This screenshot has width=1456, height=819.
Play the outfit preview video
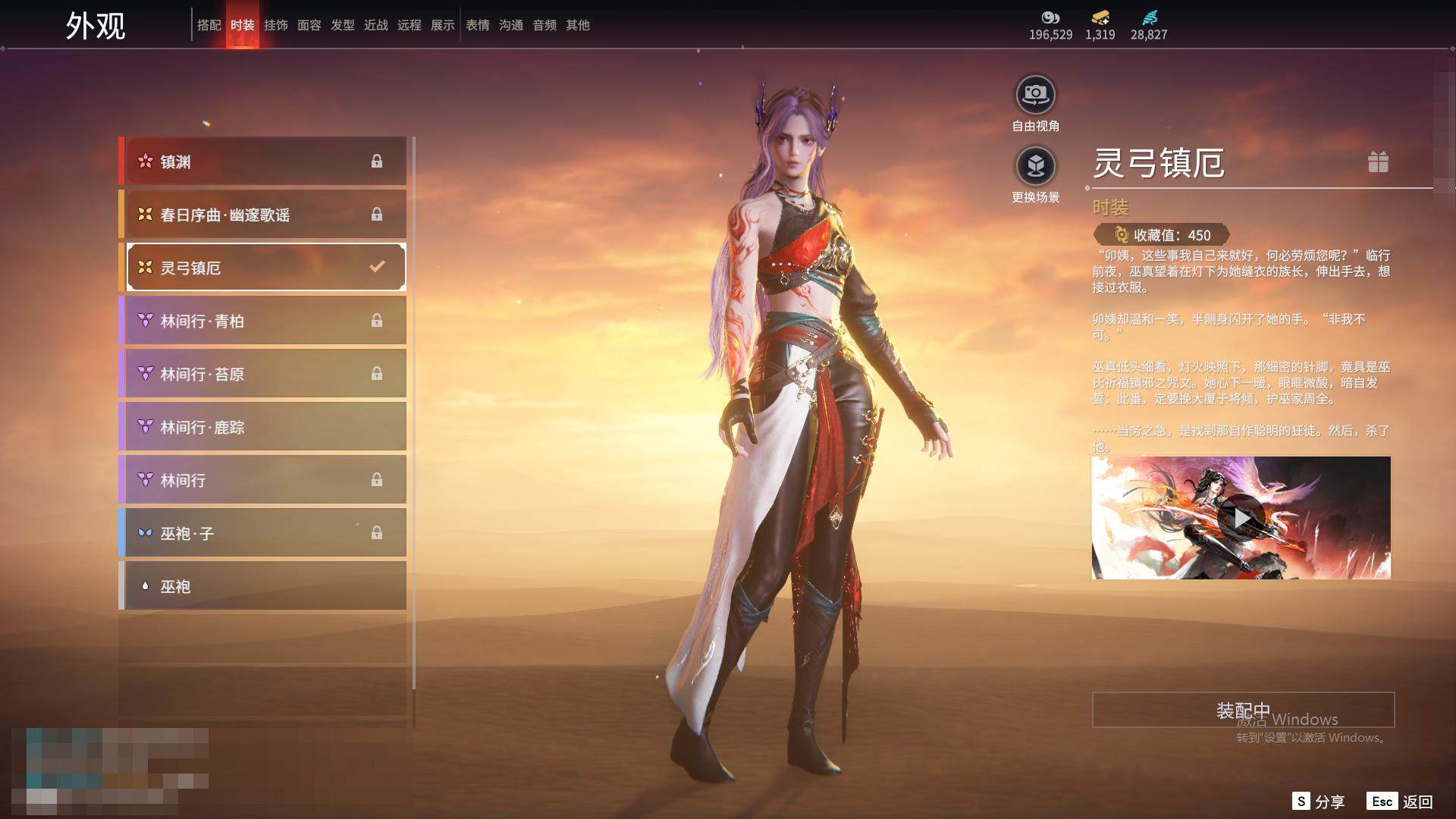pos(1241,518)
